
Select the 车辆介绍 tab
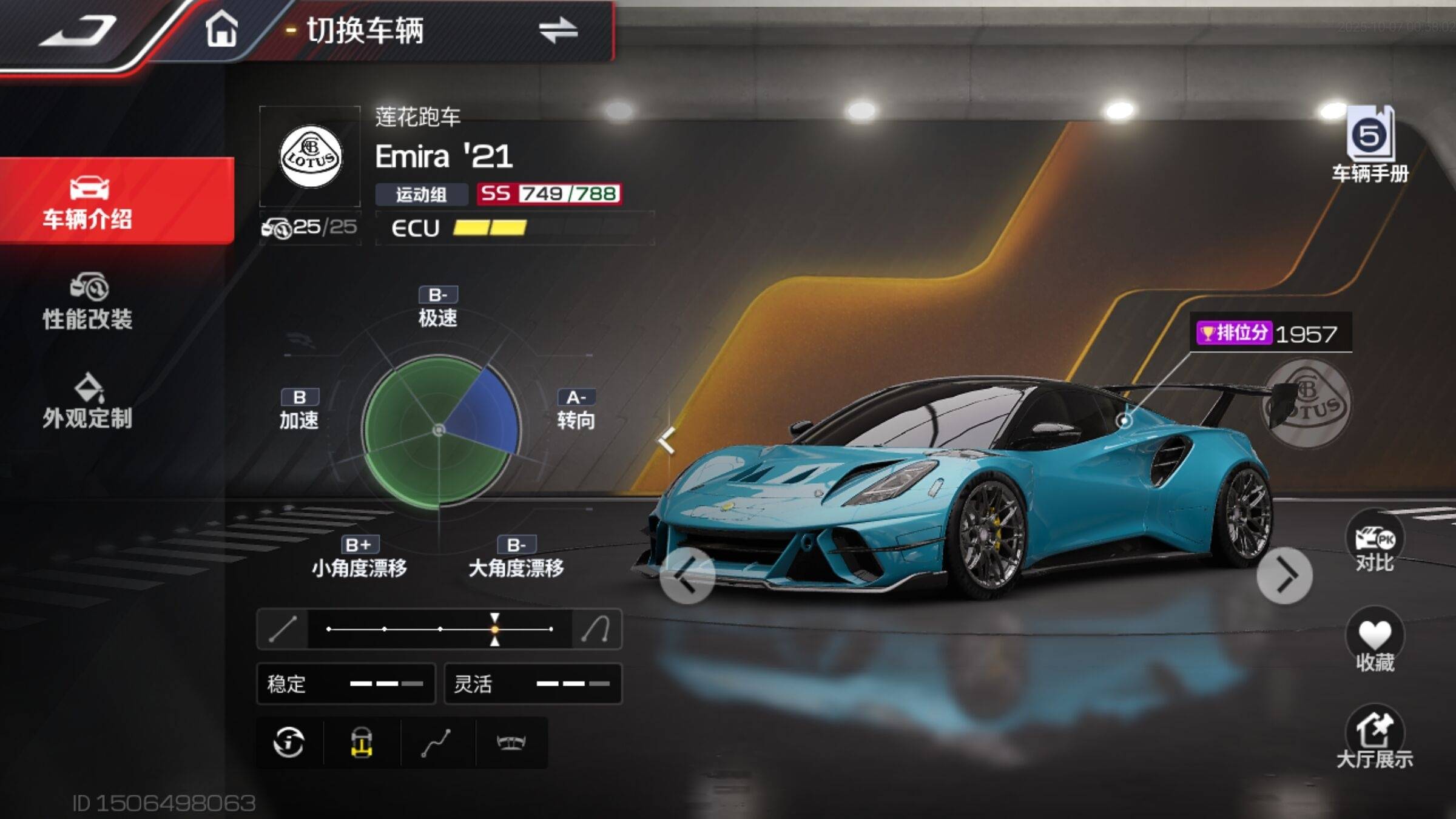pos(88,201)
